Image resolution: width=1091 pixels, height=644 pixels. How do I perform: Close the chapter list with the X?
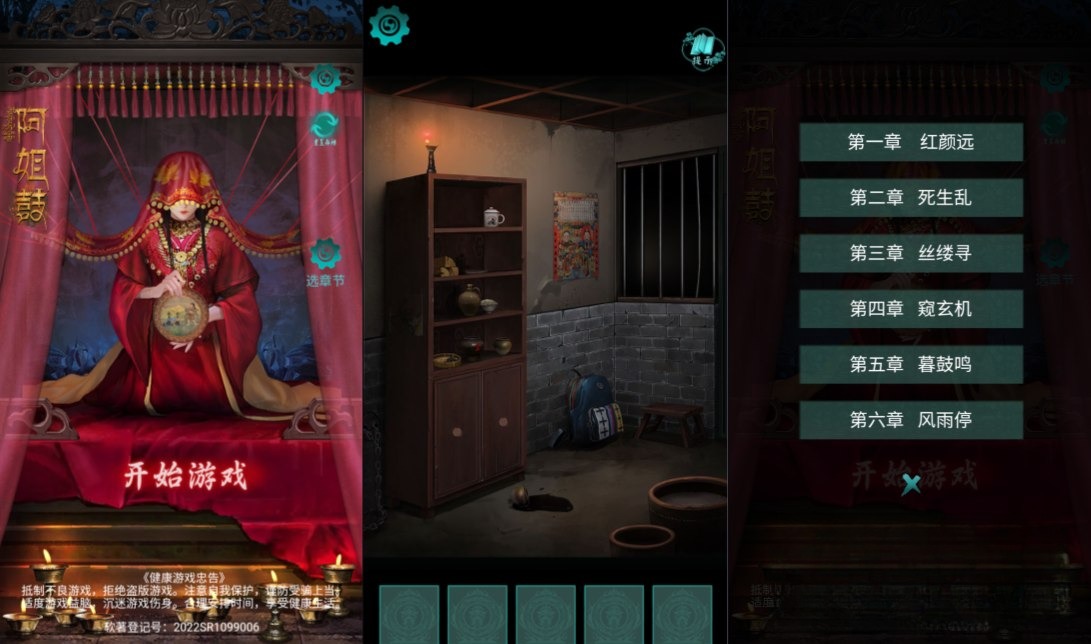[x=911, y=485]
